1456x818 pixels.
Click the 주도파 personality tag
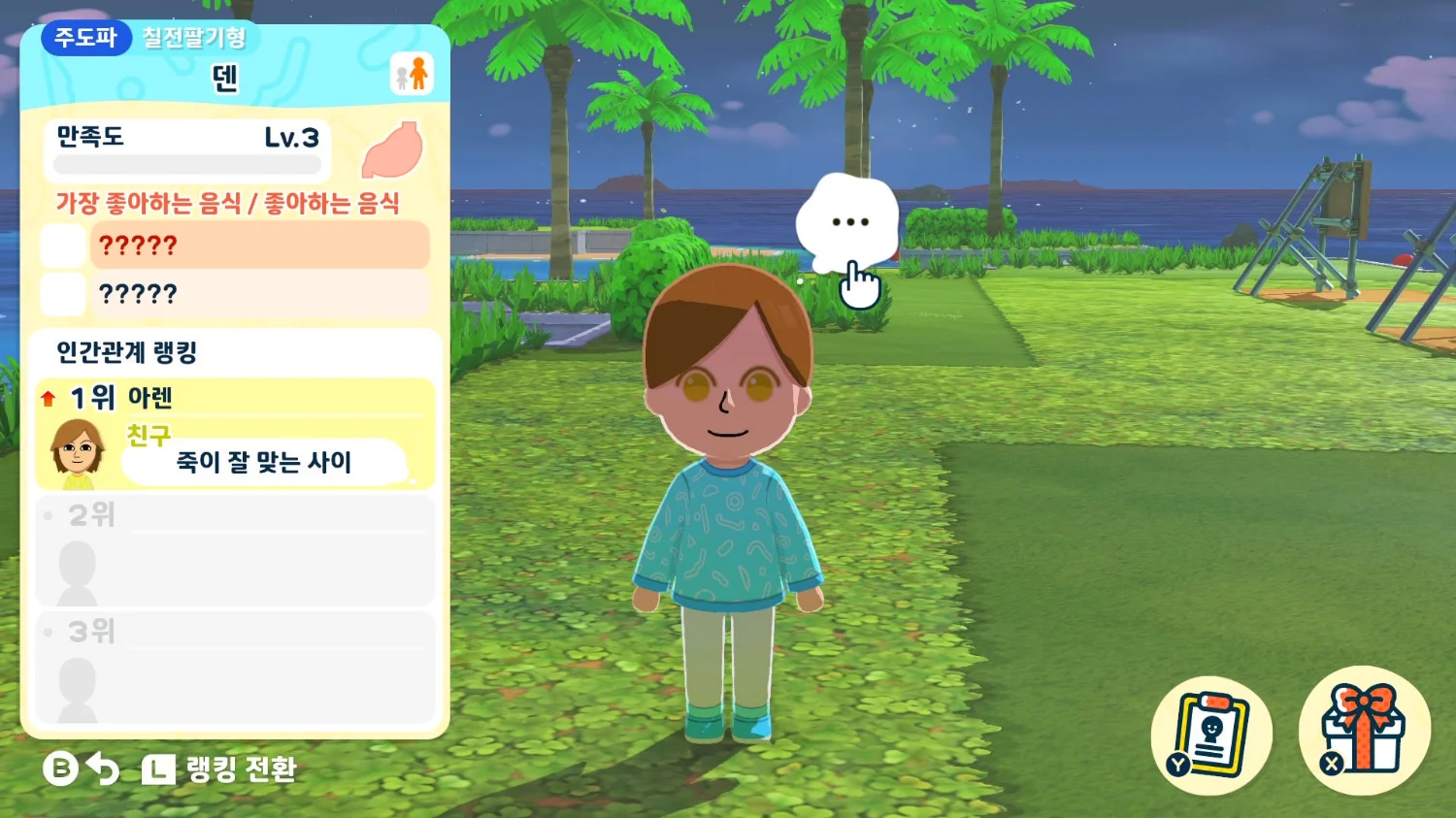coord(85,38)
